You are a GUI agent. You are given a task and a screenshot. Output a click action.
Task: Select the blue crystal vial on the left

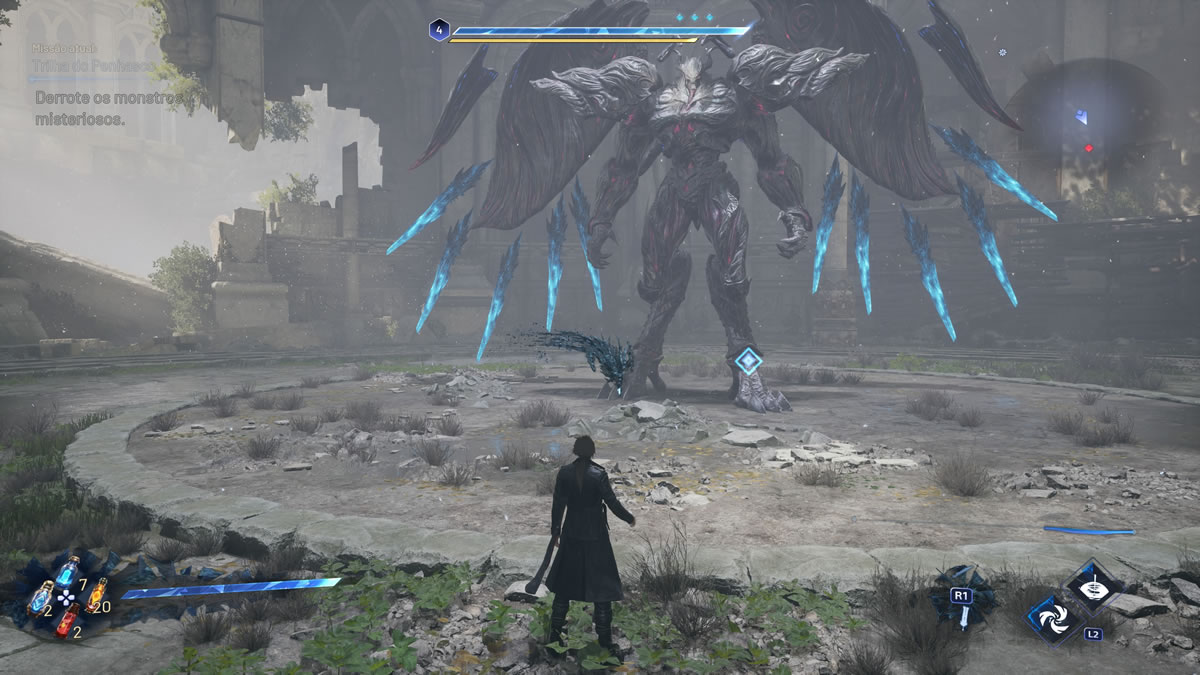coord(40,597)
